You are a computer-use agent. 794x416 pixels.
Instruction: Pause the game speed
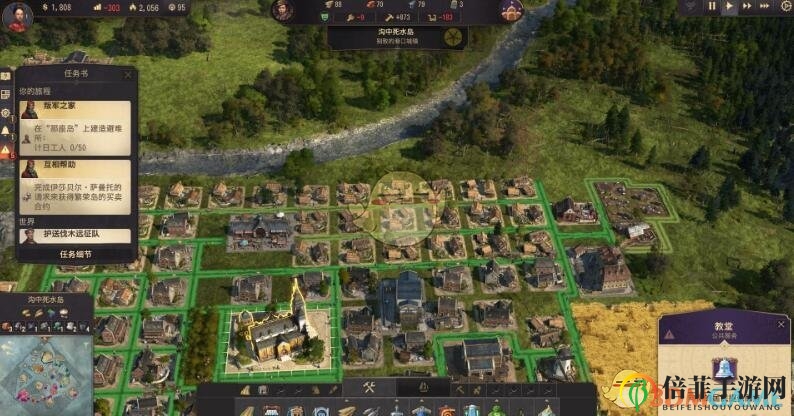(x=713, y=7)
